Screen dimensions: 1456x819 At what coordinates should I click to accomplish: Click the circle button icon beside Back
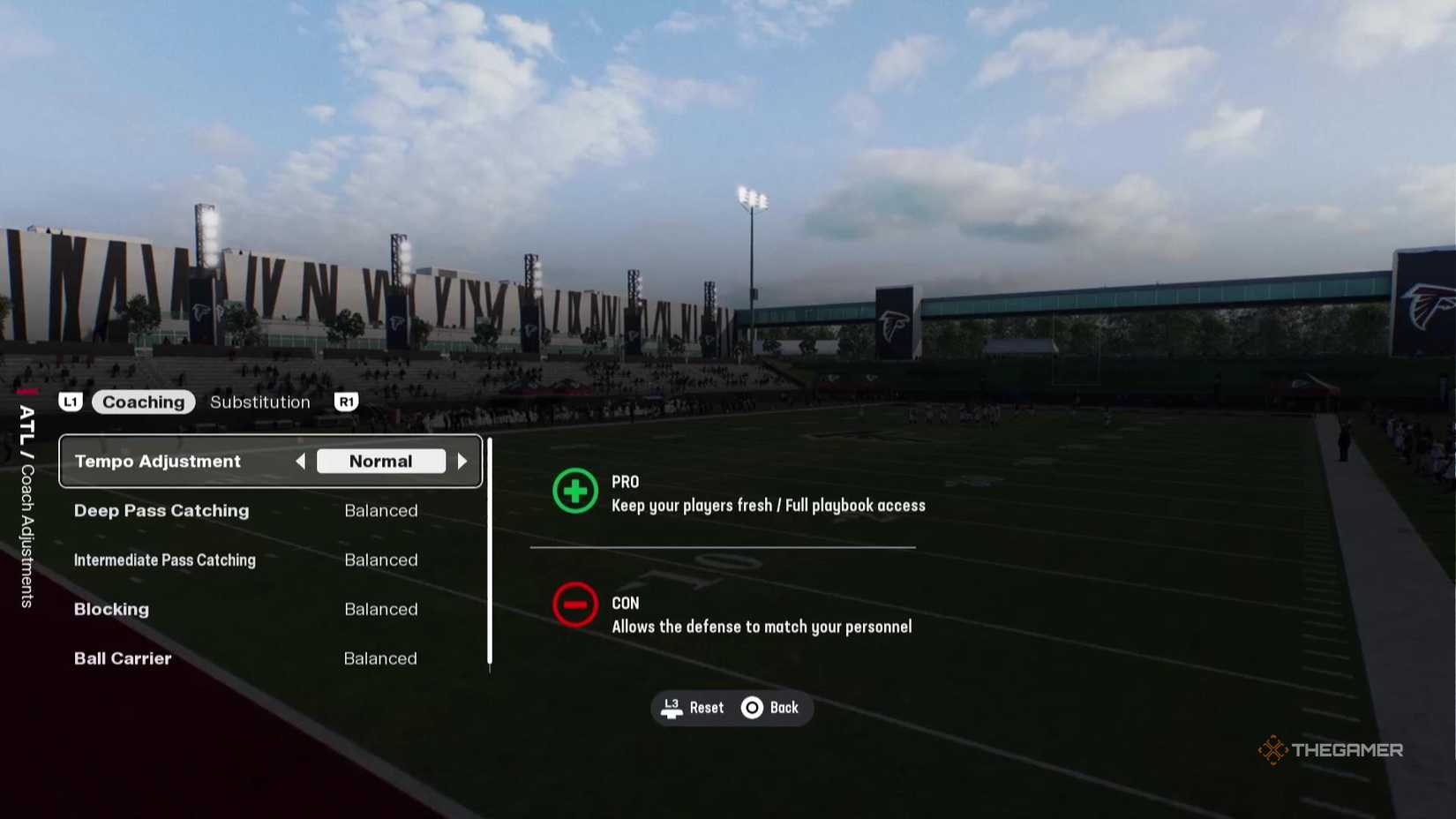pyautogui.click(x=752, y=707)
